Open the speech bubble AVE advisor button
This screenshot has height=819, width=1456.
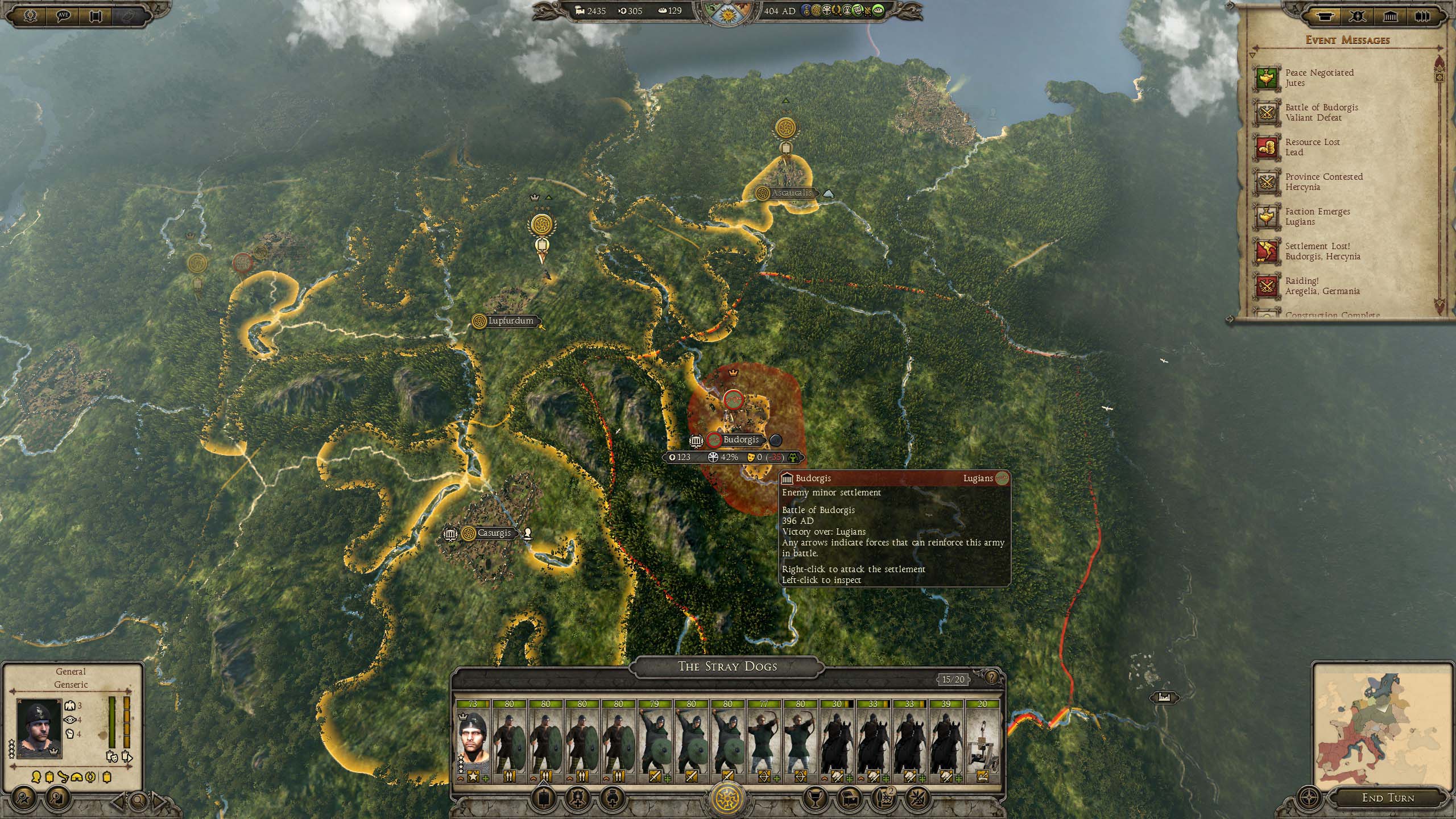click(64, 15)
